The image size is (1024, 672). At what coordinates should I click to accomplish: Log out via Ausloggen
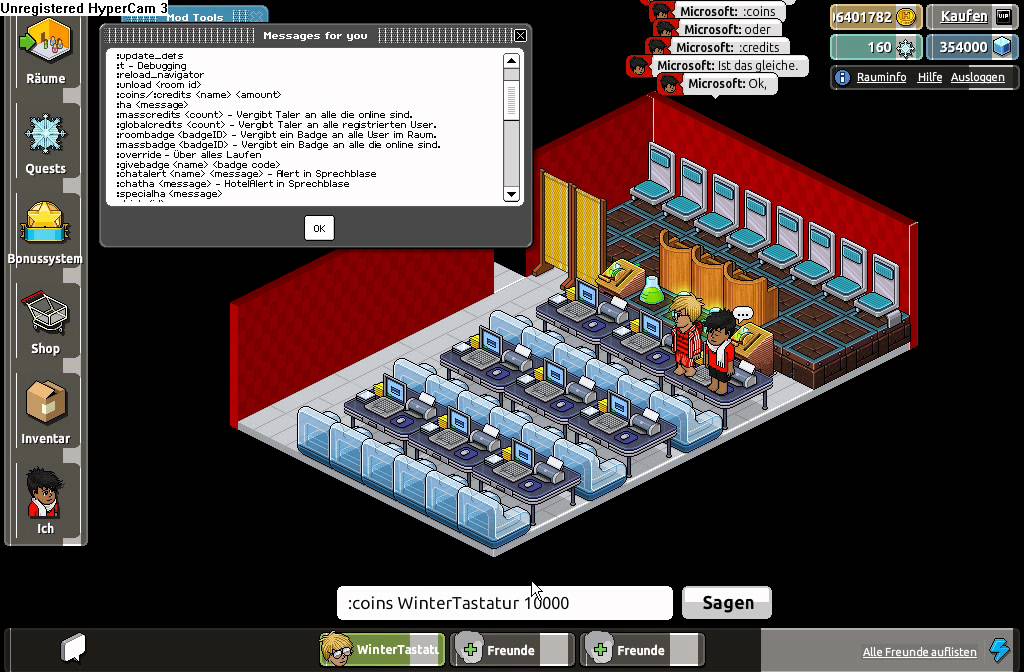point(977,77)
